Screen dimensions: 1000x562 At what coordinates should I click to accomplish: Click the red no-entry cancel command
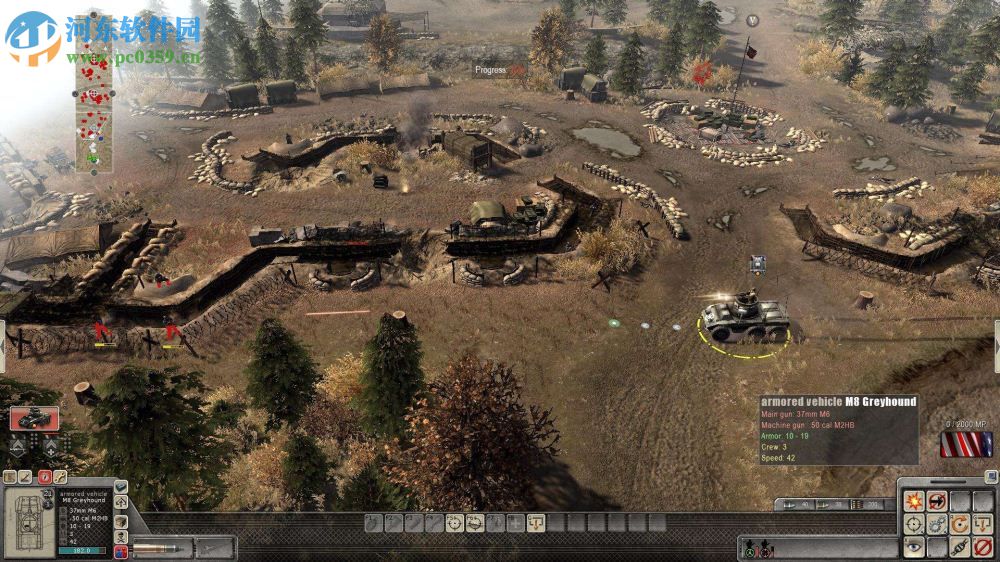[x=983, y=547]
